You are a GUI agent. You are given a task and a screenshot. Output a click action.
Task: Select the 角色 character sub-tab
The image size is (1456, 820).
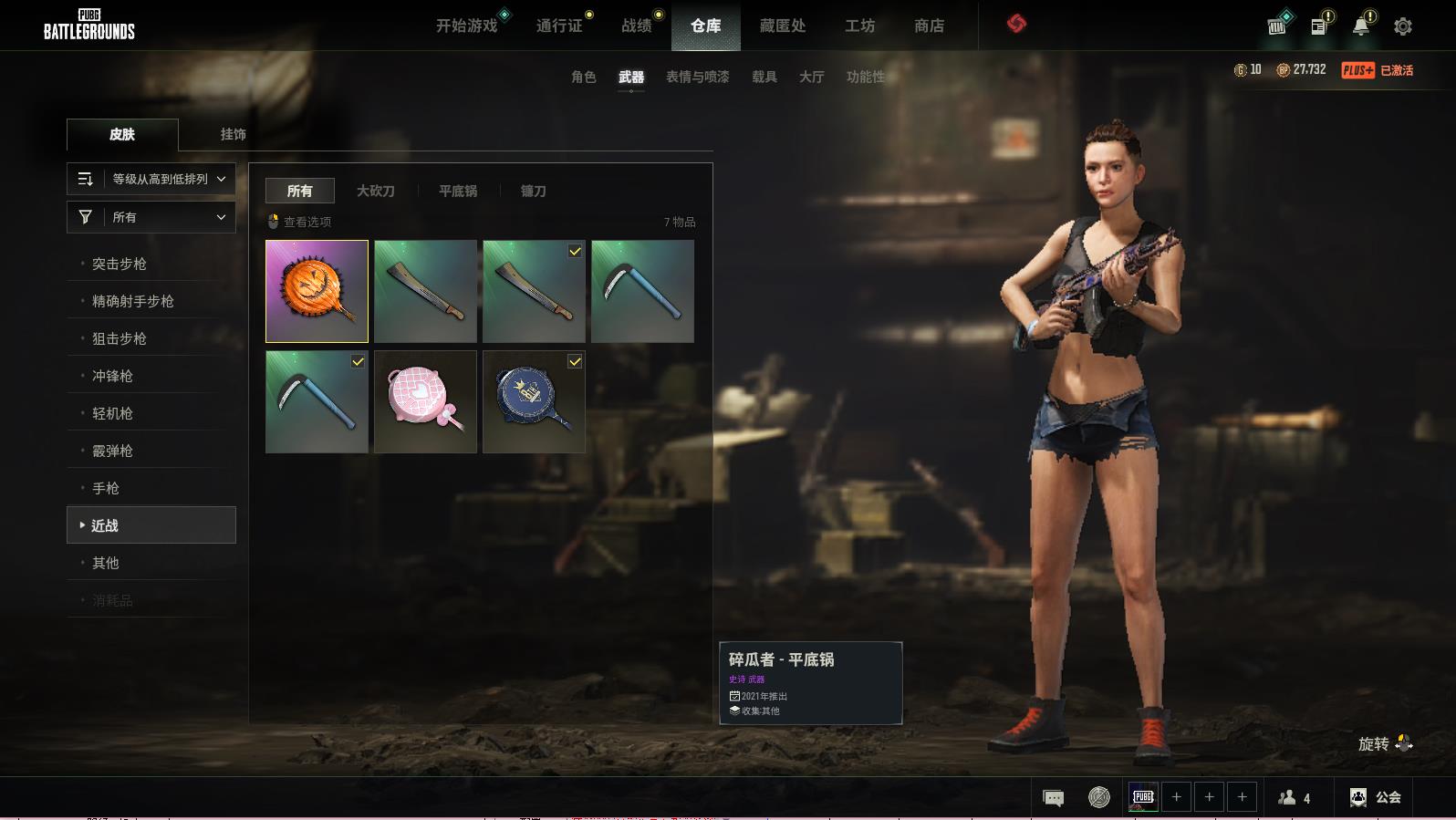pos(583,77)
